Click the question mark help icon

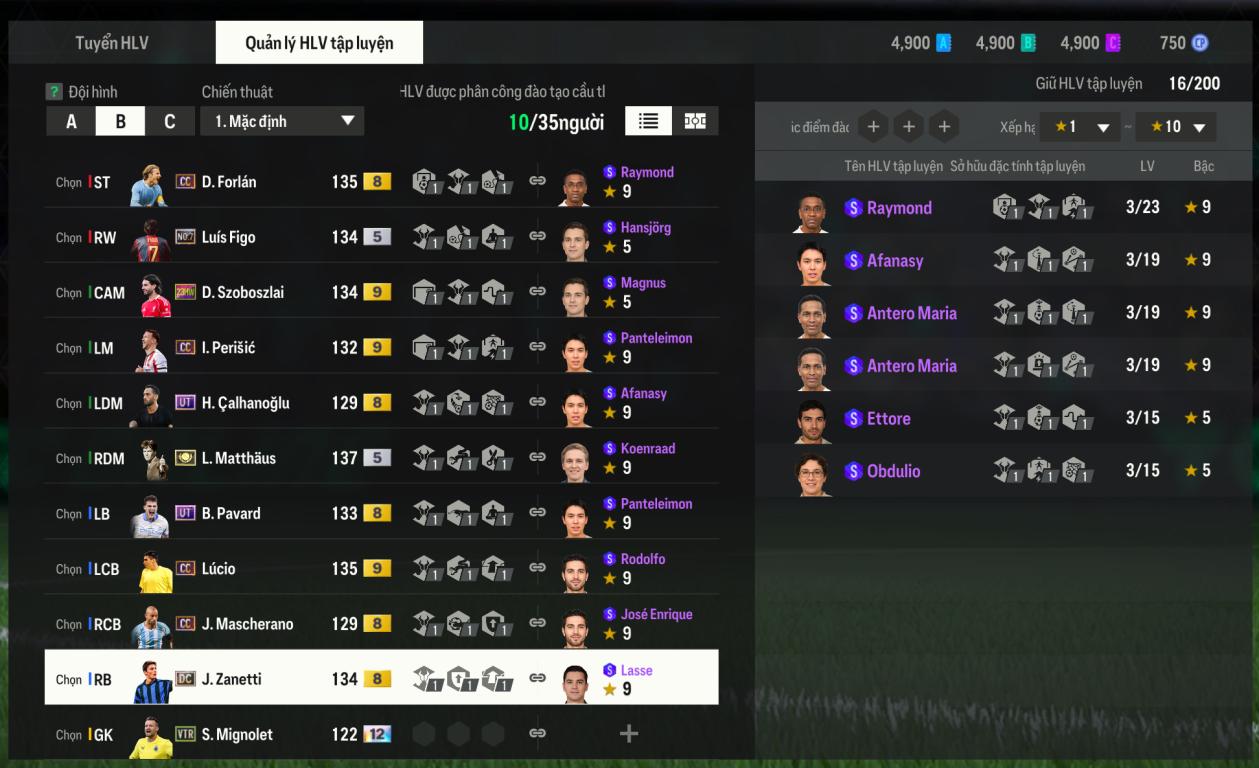click(54, 92)
